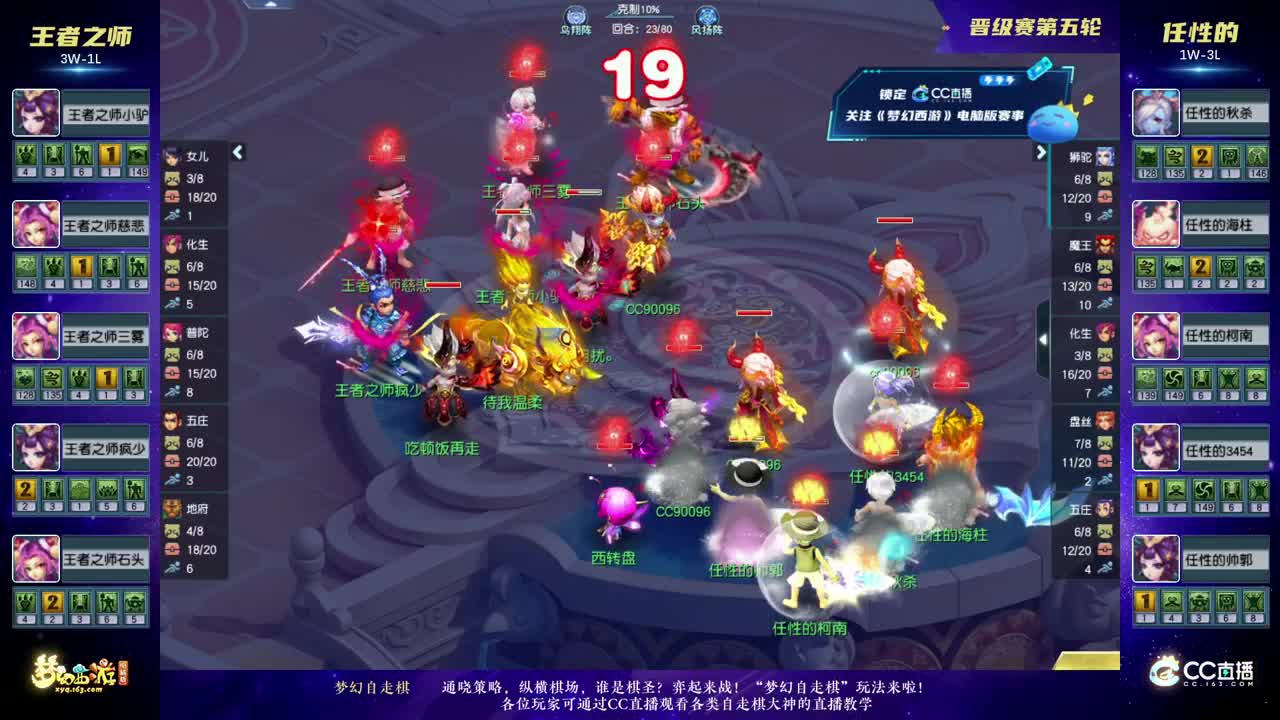Collapse the left summon panel with its arrow
1280x720 pixels.
238,153
